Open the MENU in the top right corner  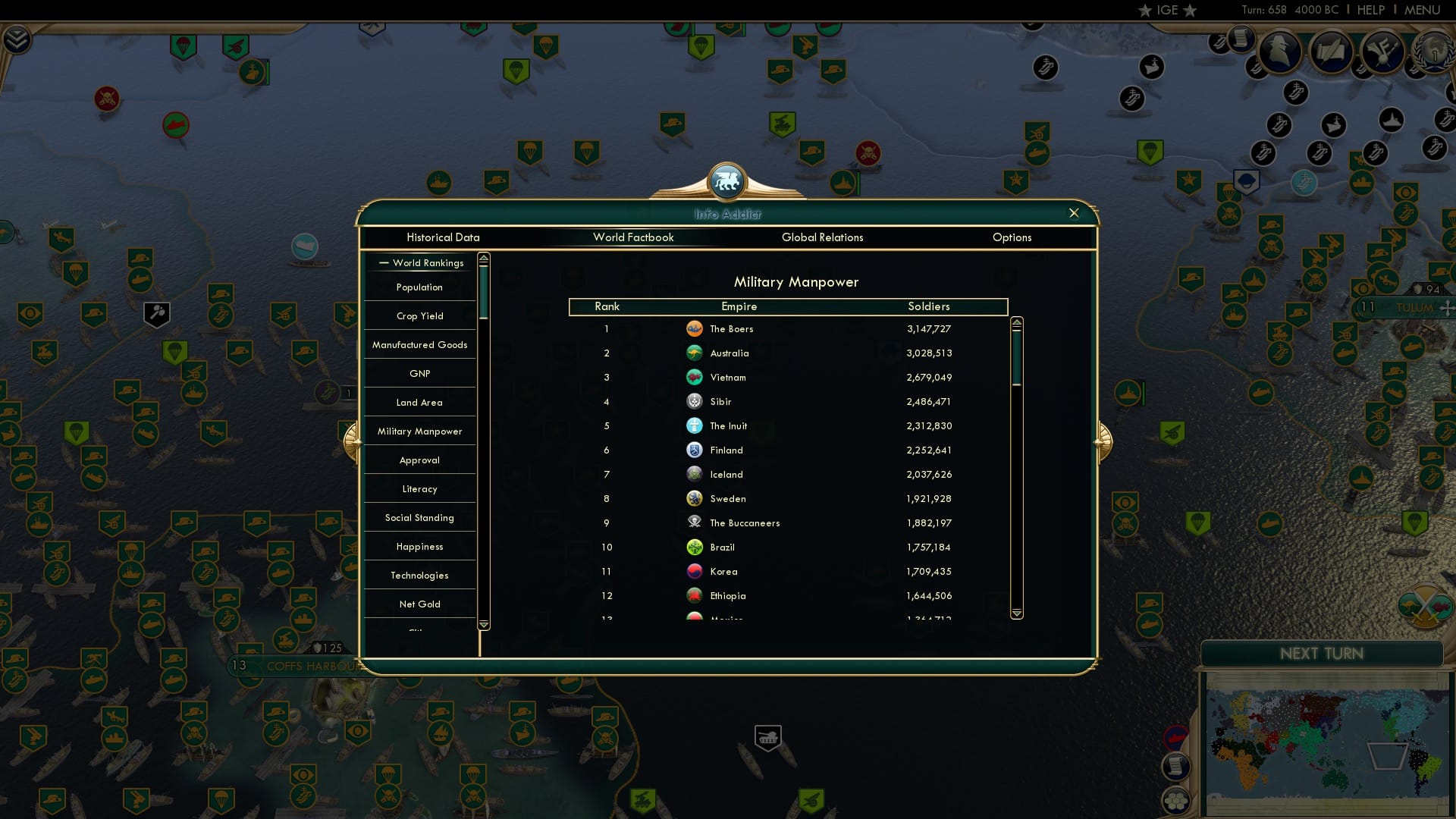(x=1423, y=10)
